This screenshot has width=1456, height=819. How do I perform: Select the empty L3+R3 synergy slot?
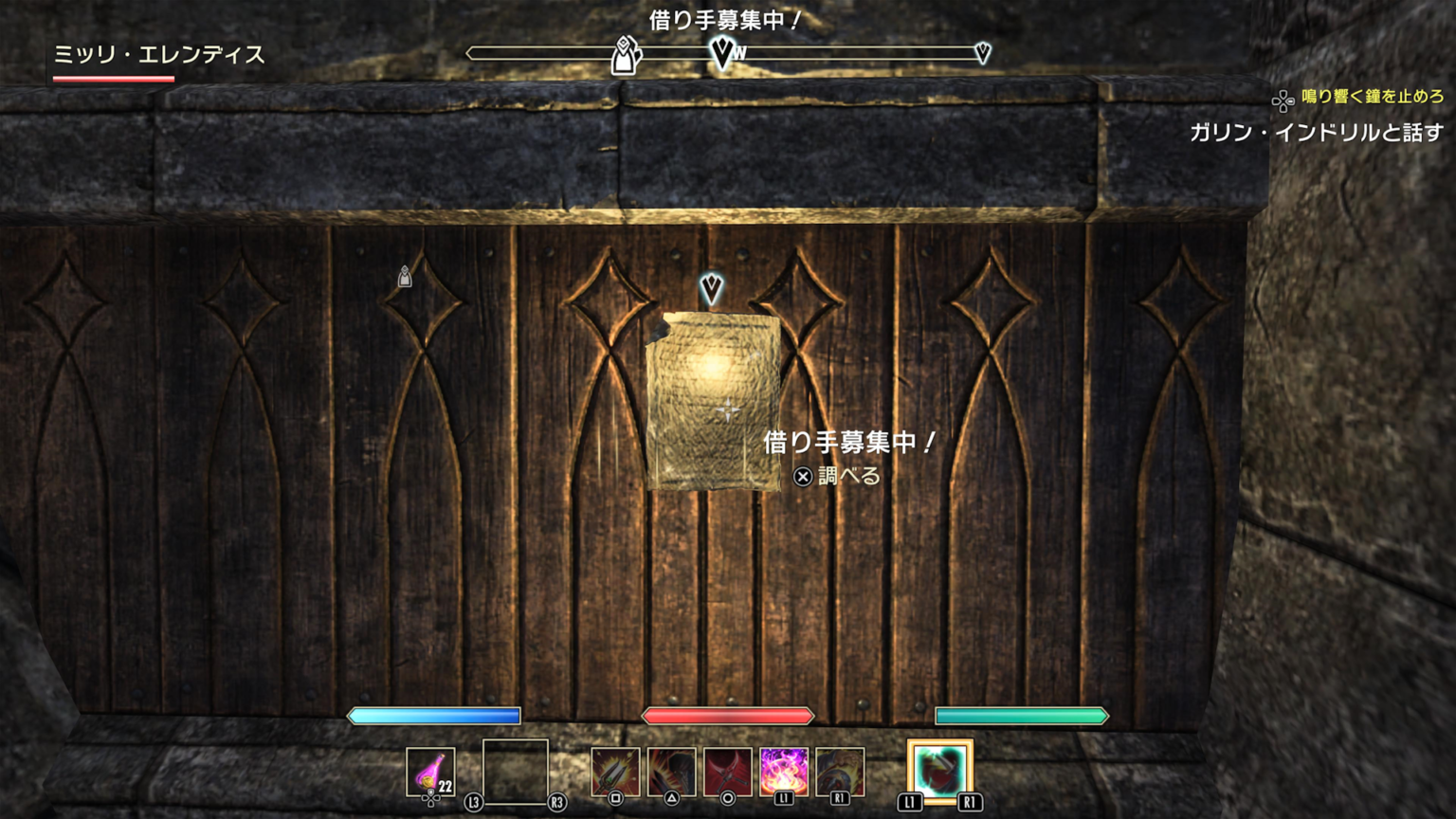[515, 770]
